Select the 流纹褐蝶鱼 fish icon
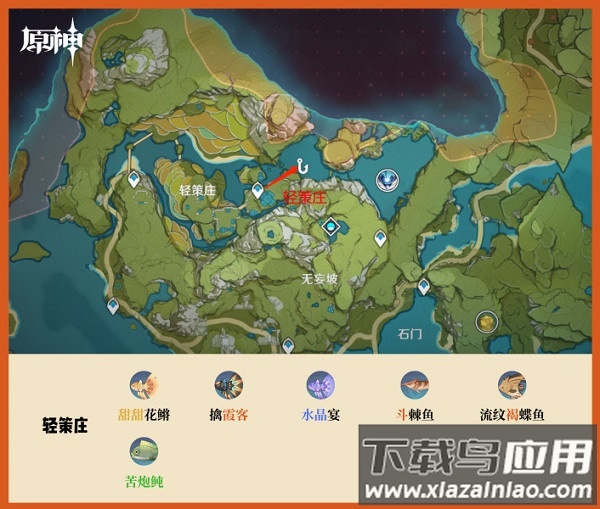 (x=512, y=385)
